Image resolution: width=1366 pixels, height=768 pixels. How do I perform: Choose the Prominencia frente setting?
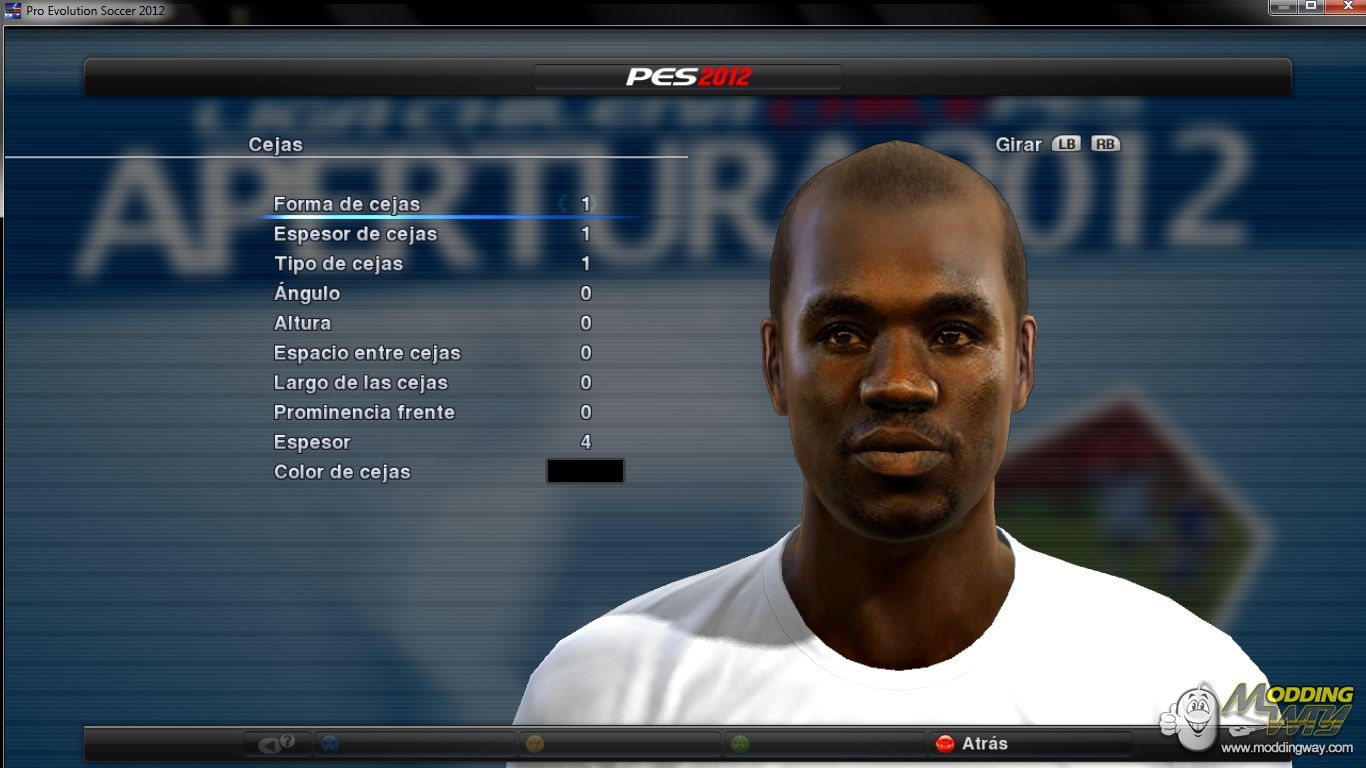(x=364, y=413)
